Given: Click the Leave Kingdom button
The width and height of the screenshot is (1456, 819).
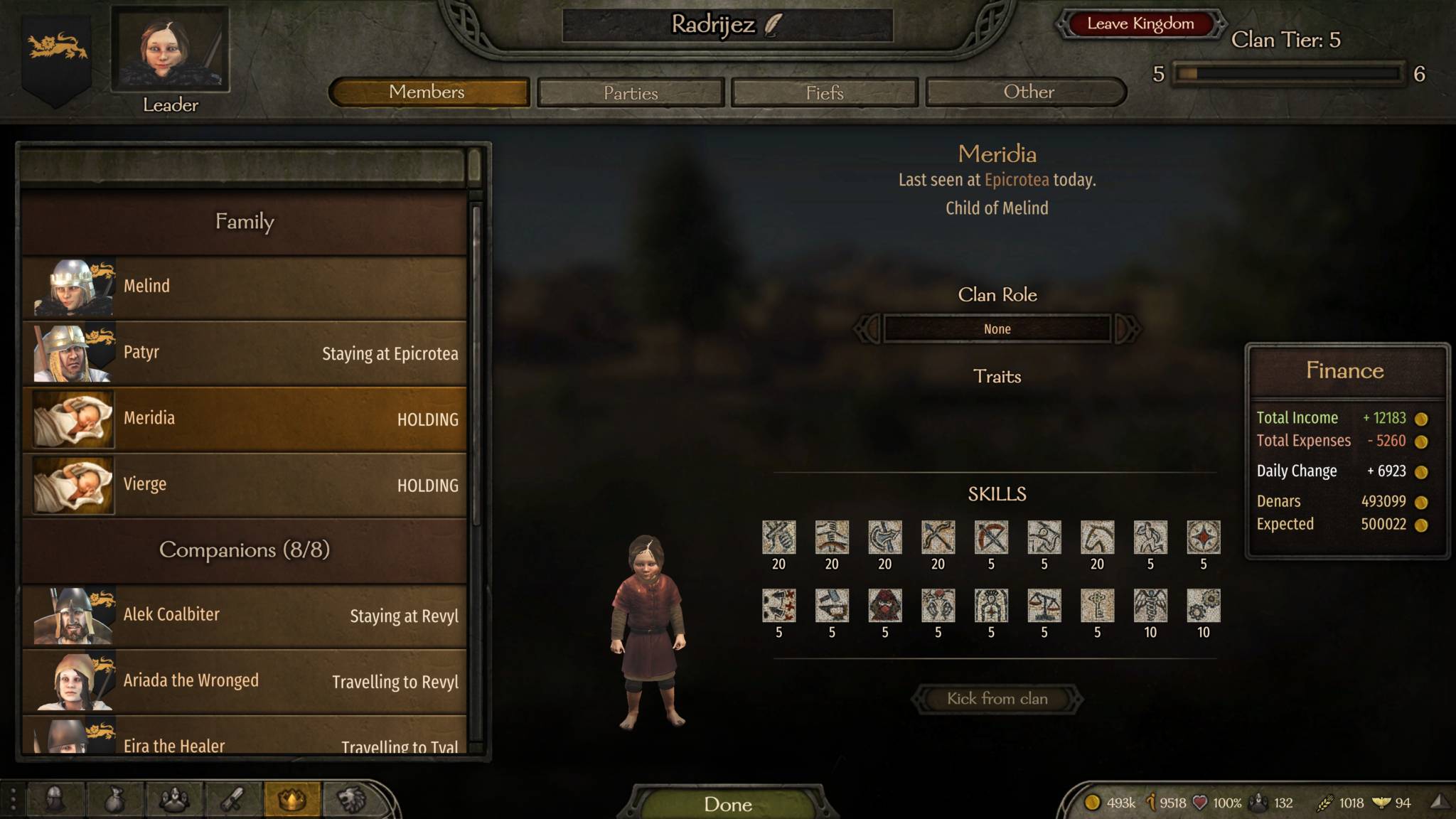Looking at the screenshot, I should tap(1140, 23).
